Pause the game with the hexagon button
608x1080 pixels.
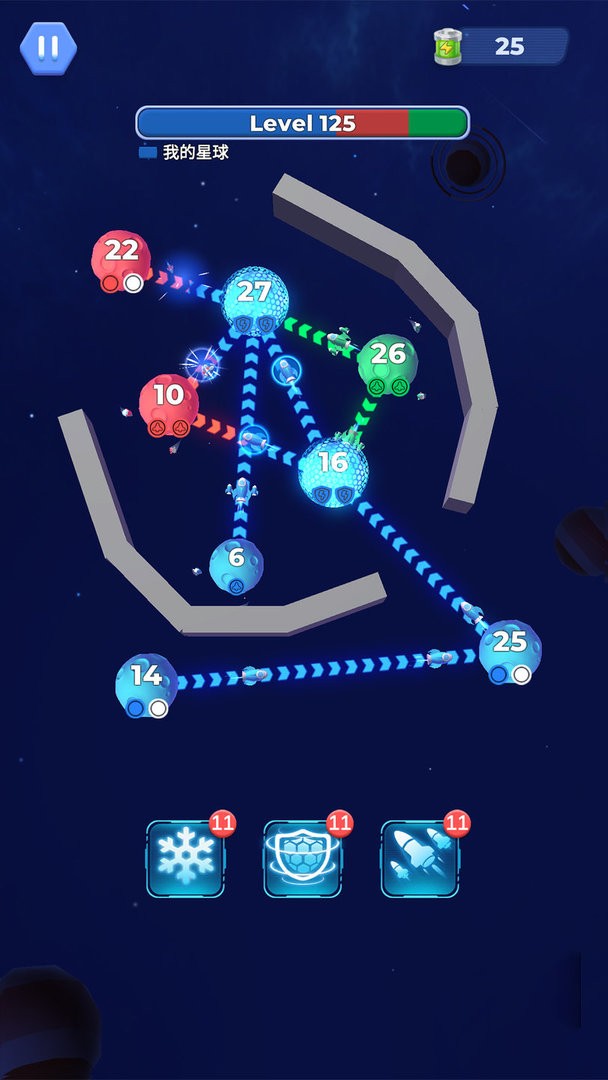coord(47,47)
